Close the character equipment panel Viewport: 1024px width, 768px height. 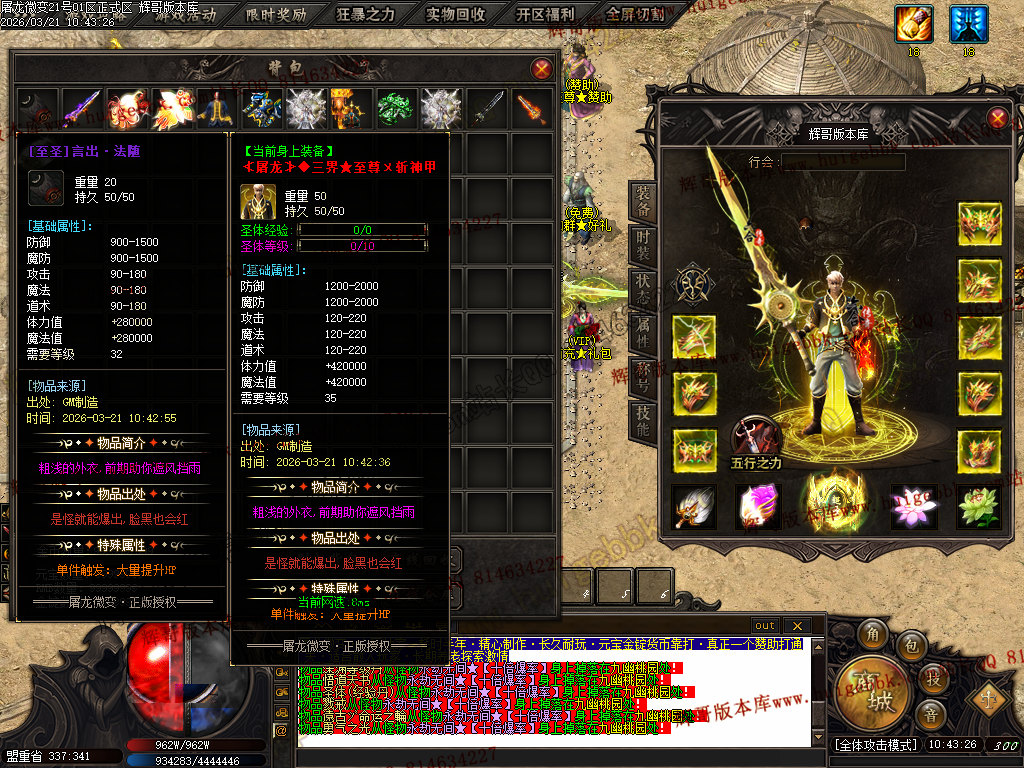tap(997, 118)
